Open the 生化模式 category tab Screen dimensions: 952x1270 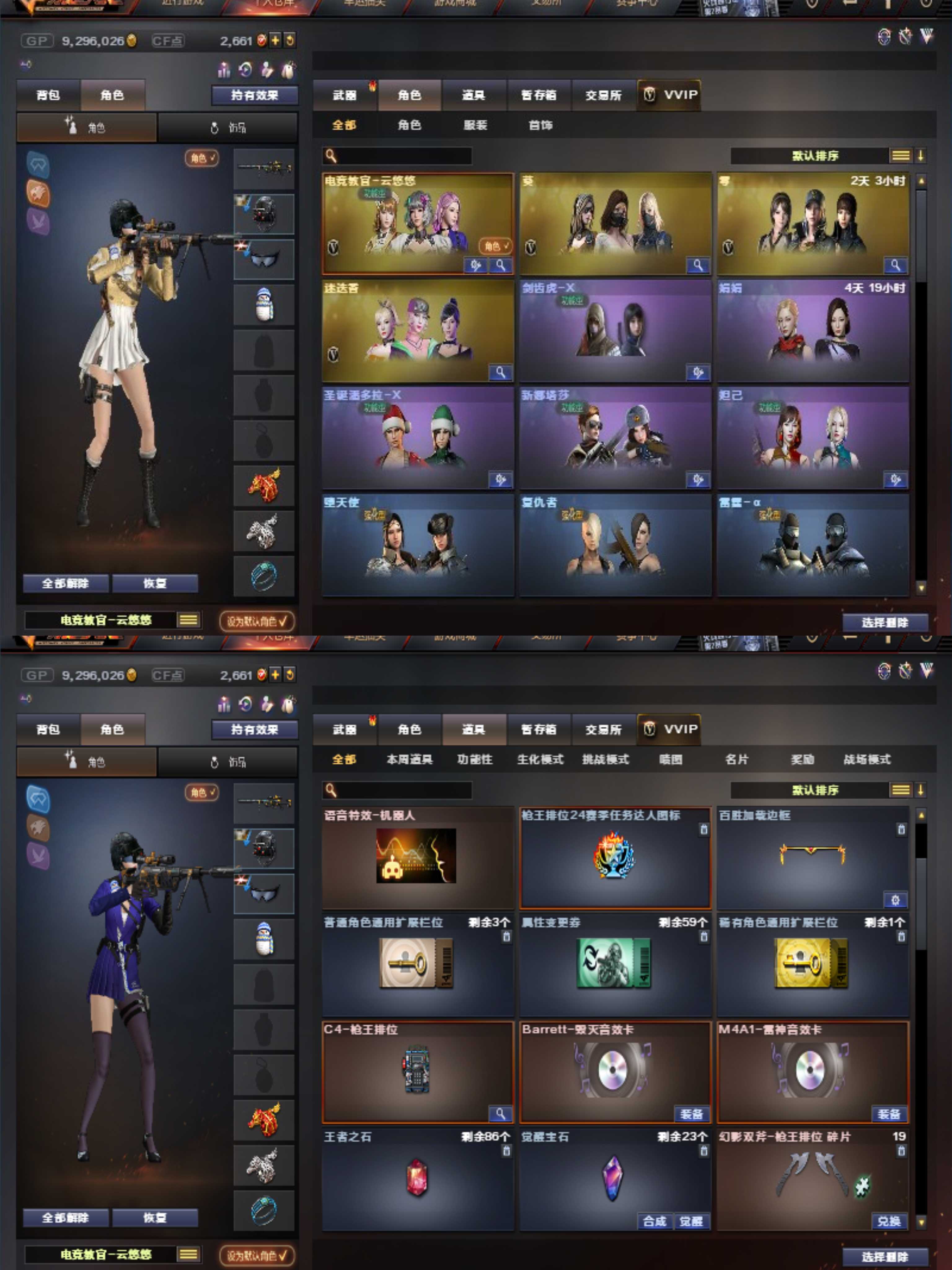click(540, 760)
